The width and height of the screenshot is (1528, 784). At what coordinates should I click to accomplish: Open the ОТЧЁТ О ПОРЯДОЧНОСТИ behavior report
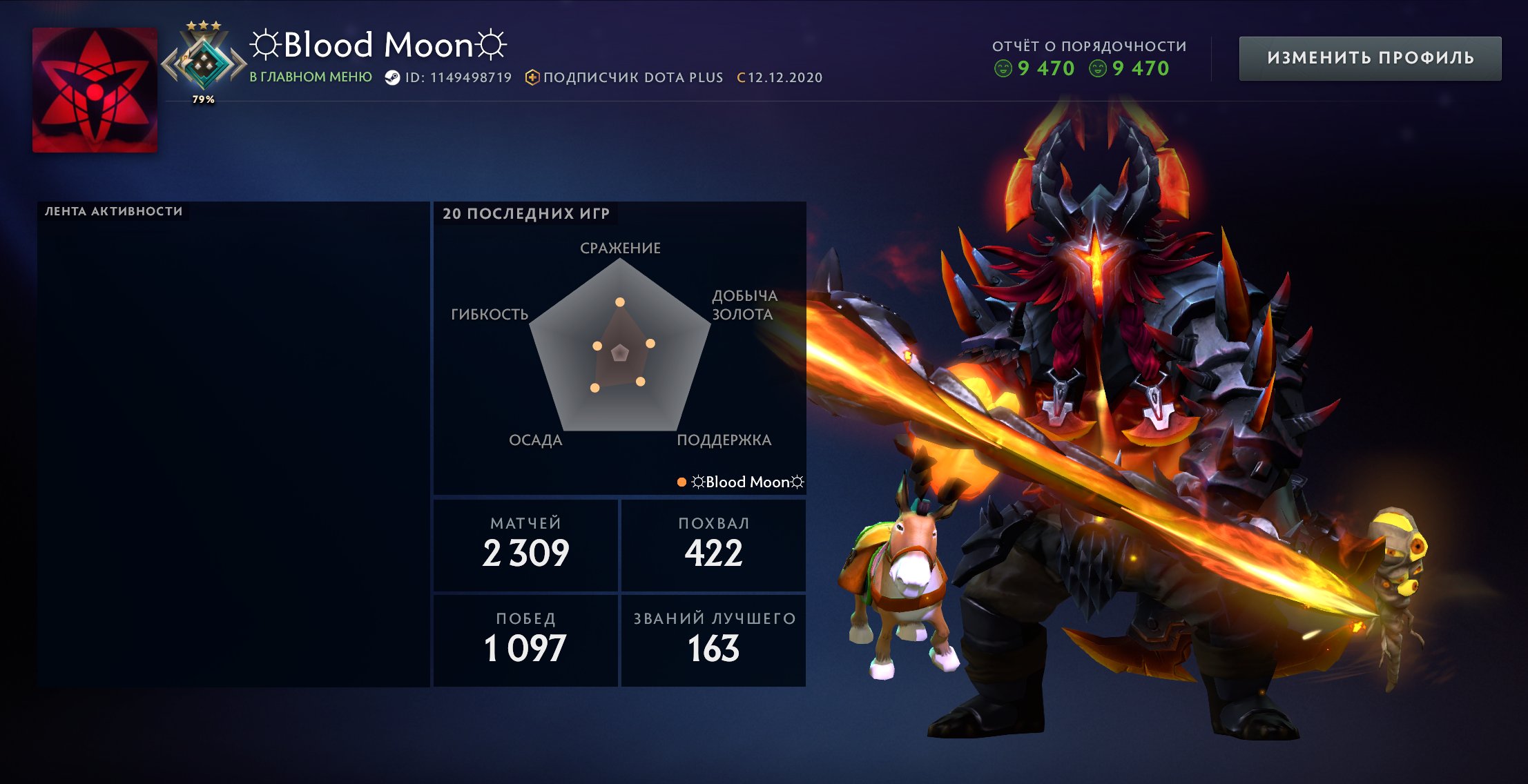[1089, 58]
